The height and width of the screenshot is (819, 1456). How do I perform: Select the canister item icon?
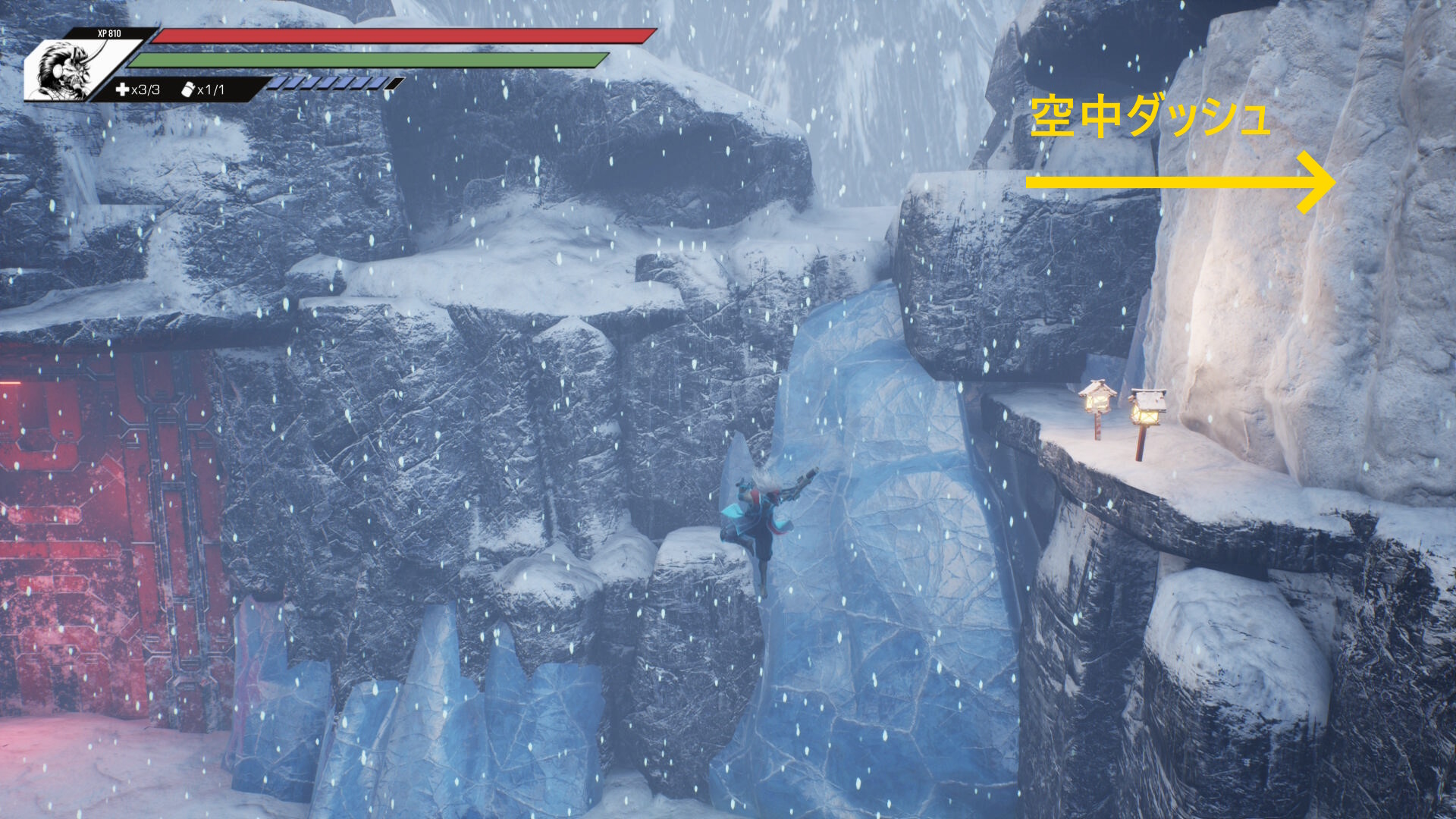click(188, 90)
